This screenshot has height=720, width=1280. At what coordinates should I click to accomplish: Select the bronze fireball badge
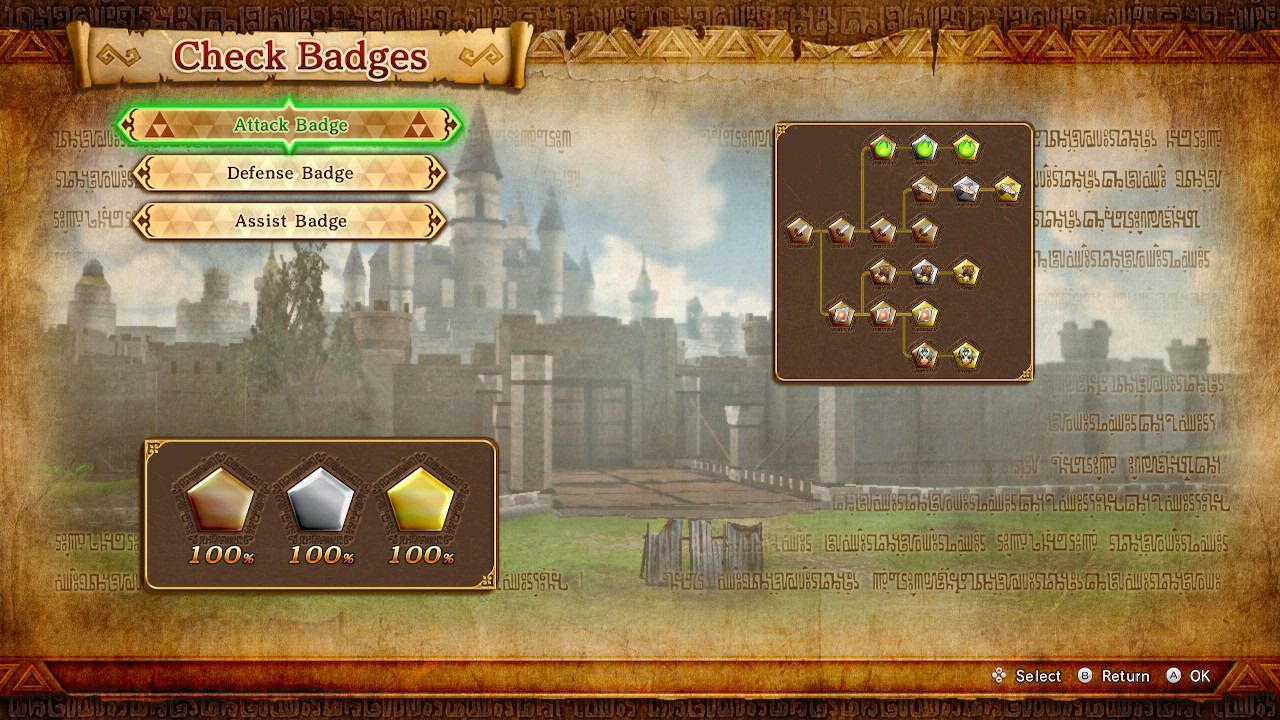[x=840, y=313]
